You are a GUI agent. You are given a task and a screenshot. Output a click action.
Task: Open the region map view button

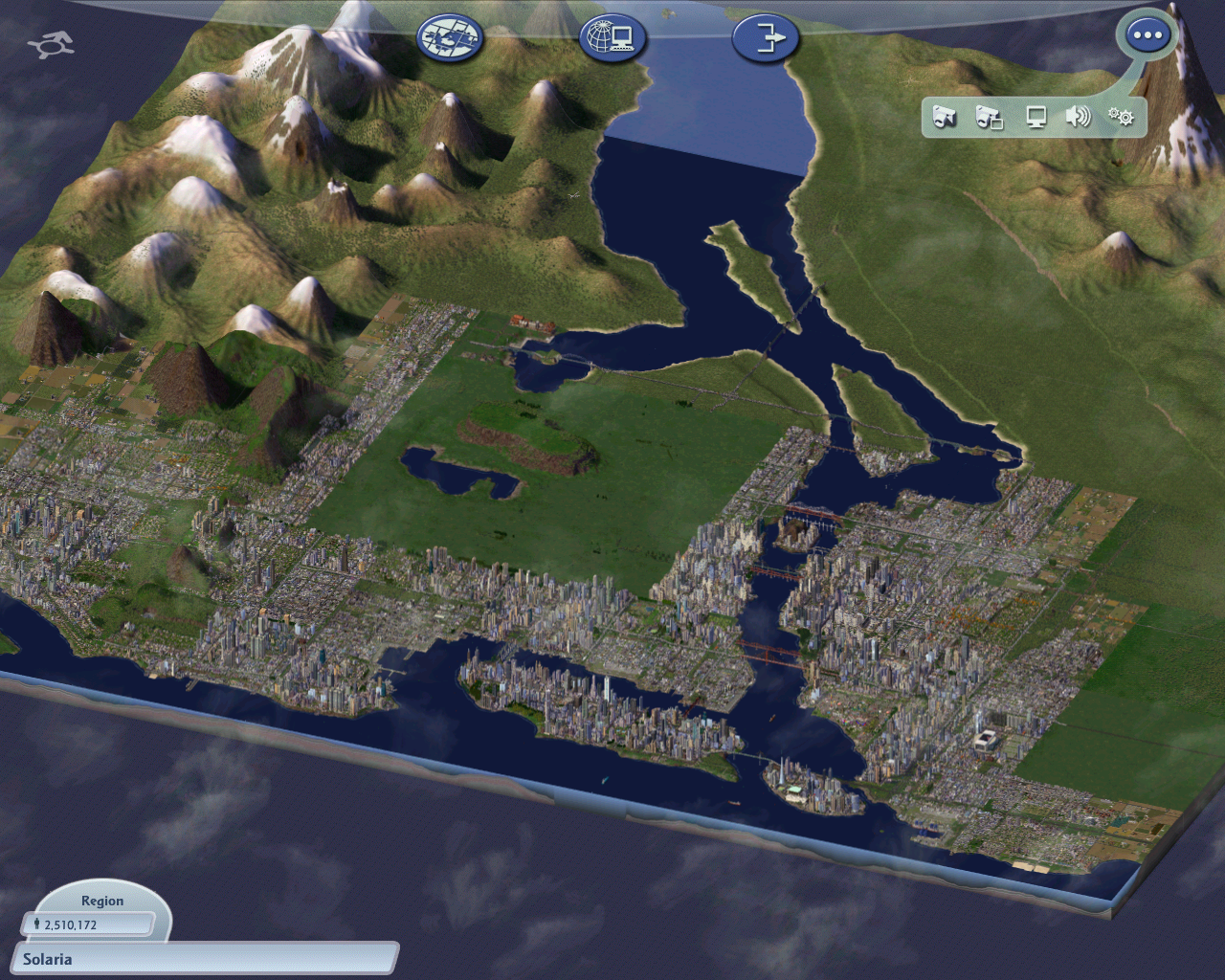click(x=450, y=39)
